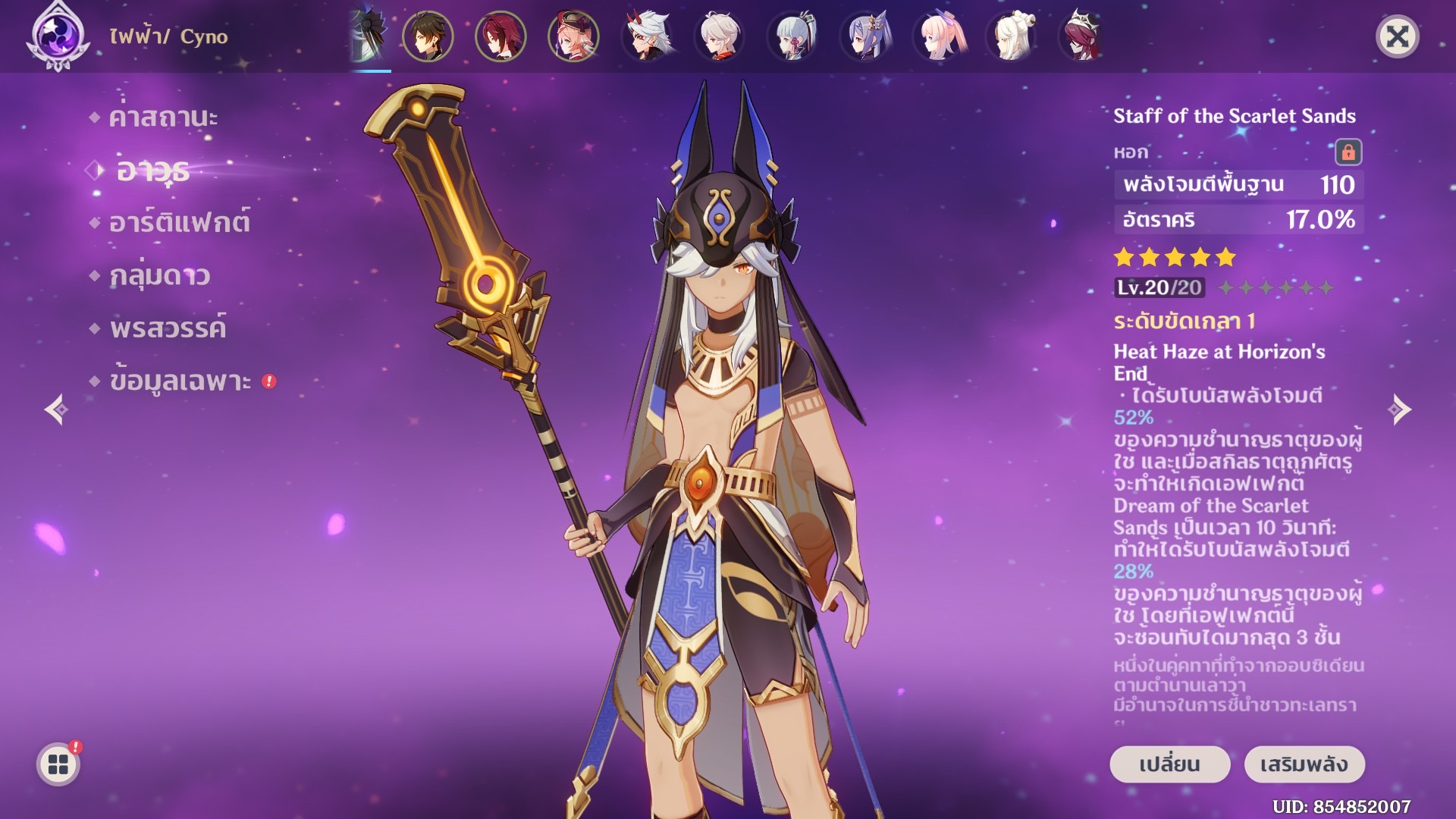View the ข้อมูลเฉพาะ profile entry
The width and height of the screenshot is (1456, 819).
coord(180,381)
